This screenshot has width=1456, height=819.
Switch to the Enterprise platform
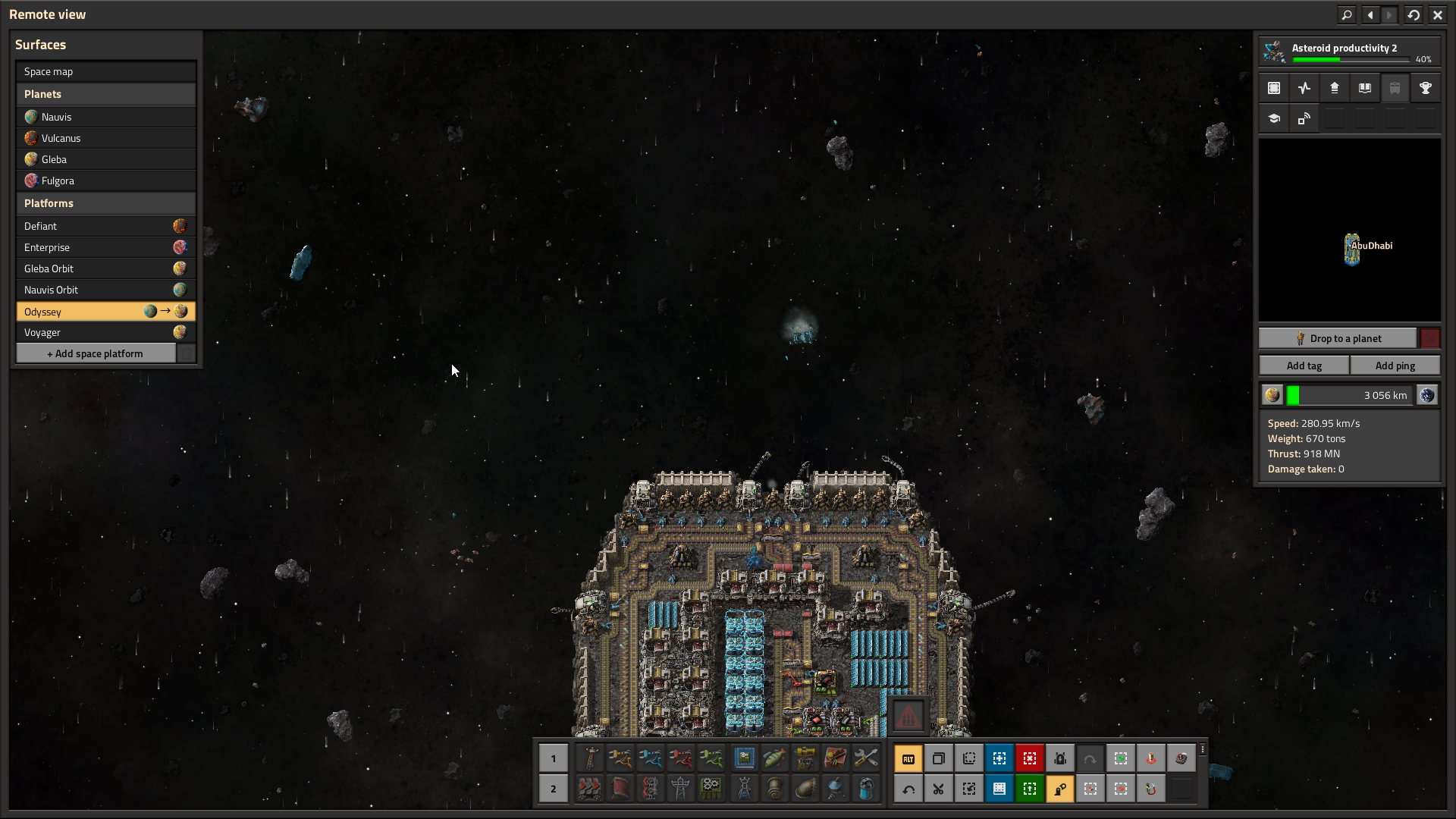click(x=105, y=247)
